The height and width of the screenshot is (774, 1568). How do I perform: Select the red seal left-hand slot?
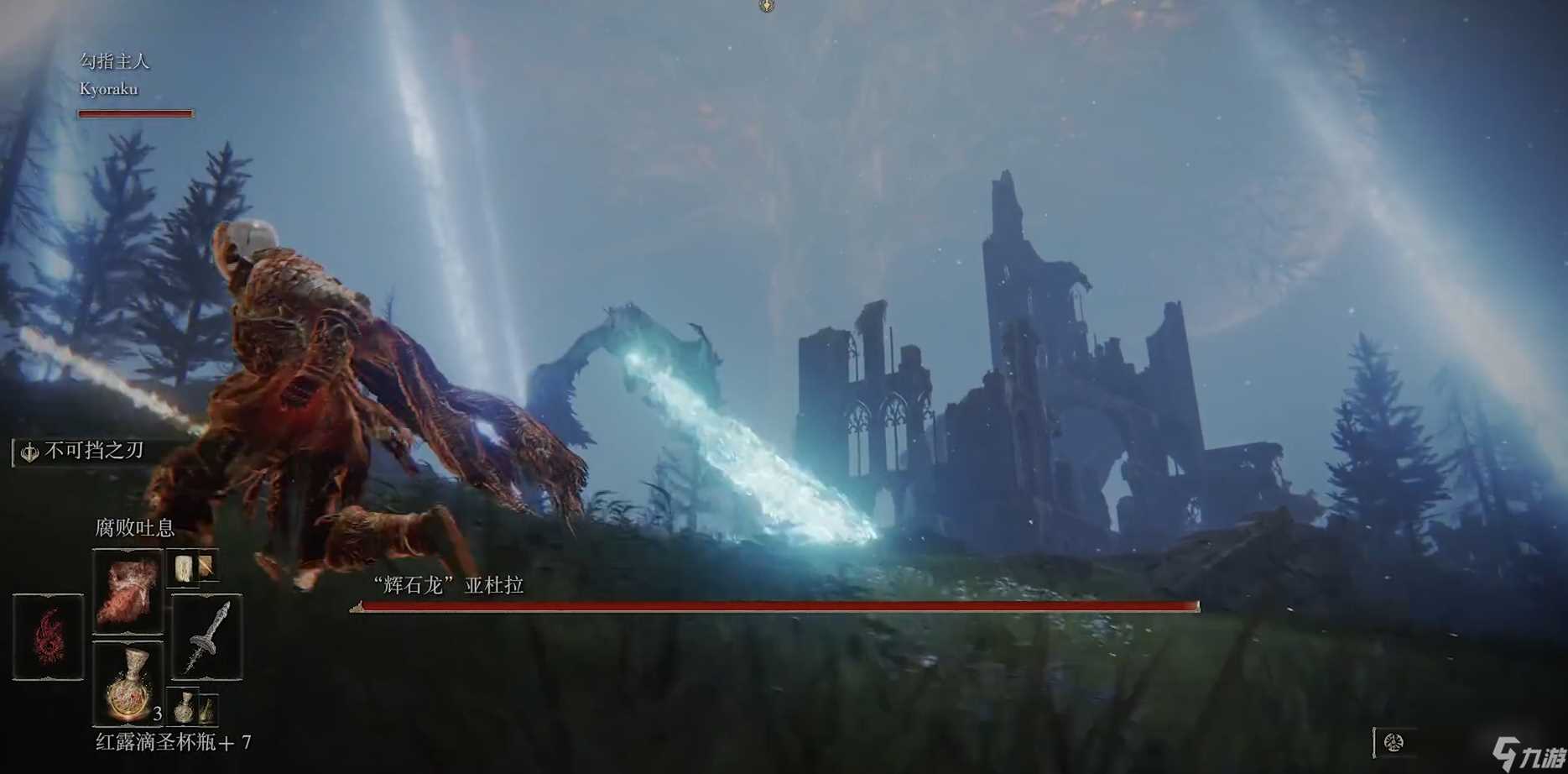tap(48, 636)
